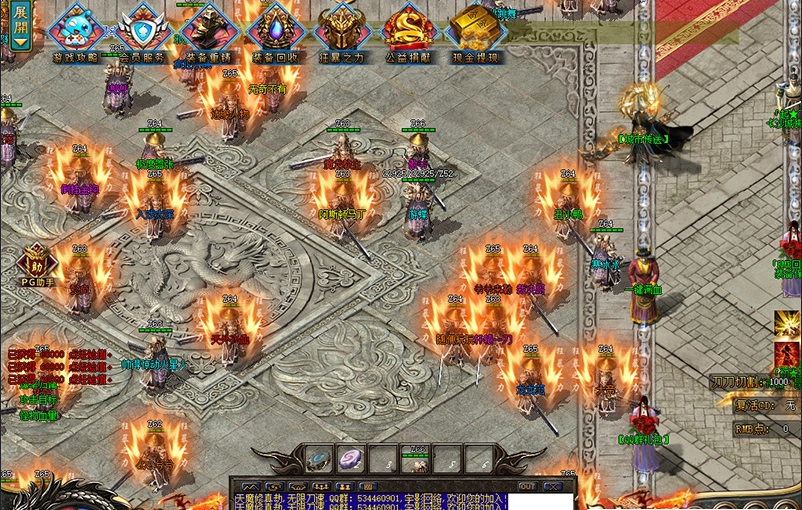Image resolution: width=802 pixels, height=510 pixels.
Task: Open the 会员服务 member services
Action: (x=143, y=30)
